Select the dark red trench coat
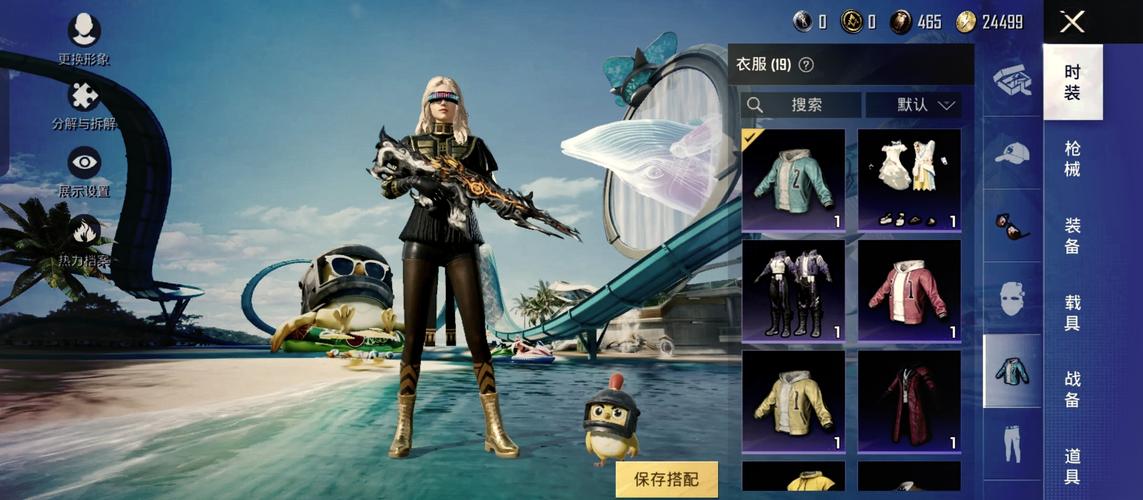This screenshot has width=1143, height=500. 909,400
